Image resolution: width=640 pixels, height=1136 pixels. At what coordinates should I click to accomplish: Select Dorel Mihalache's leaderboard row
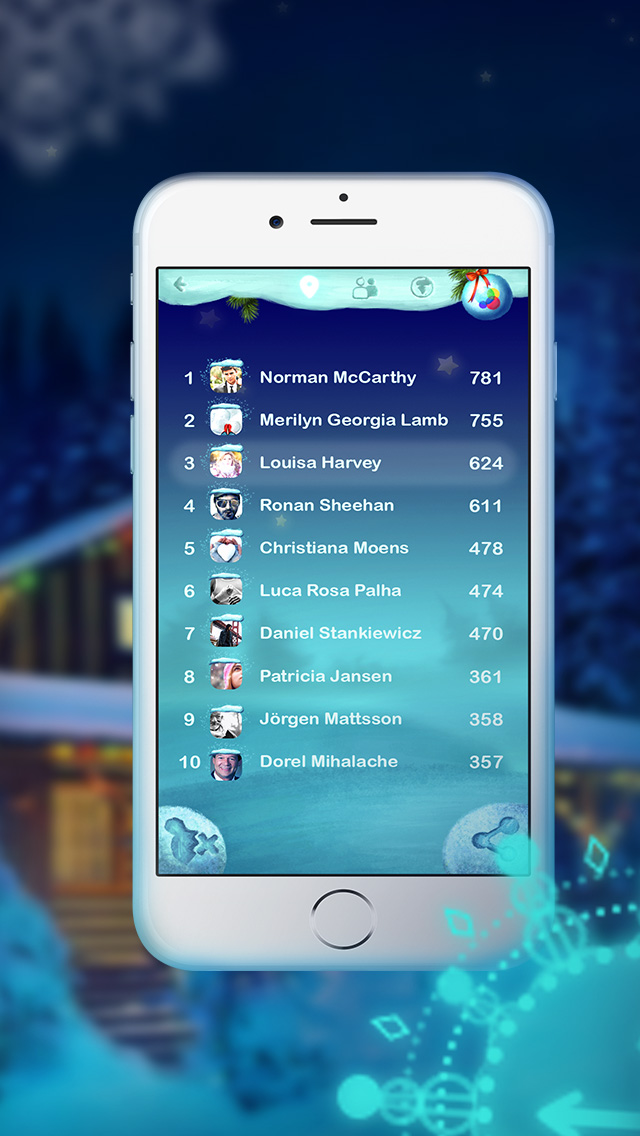342,762
